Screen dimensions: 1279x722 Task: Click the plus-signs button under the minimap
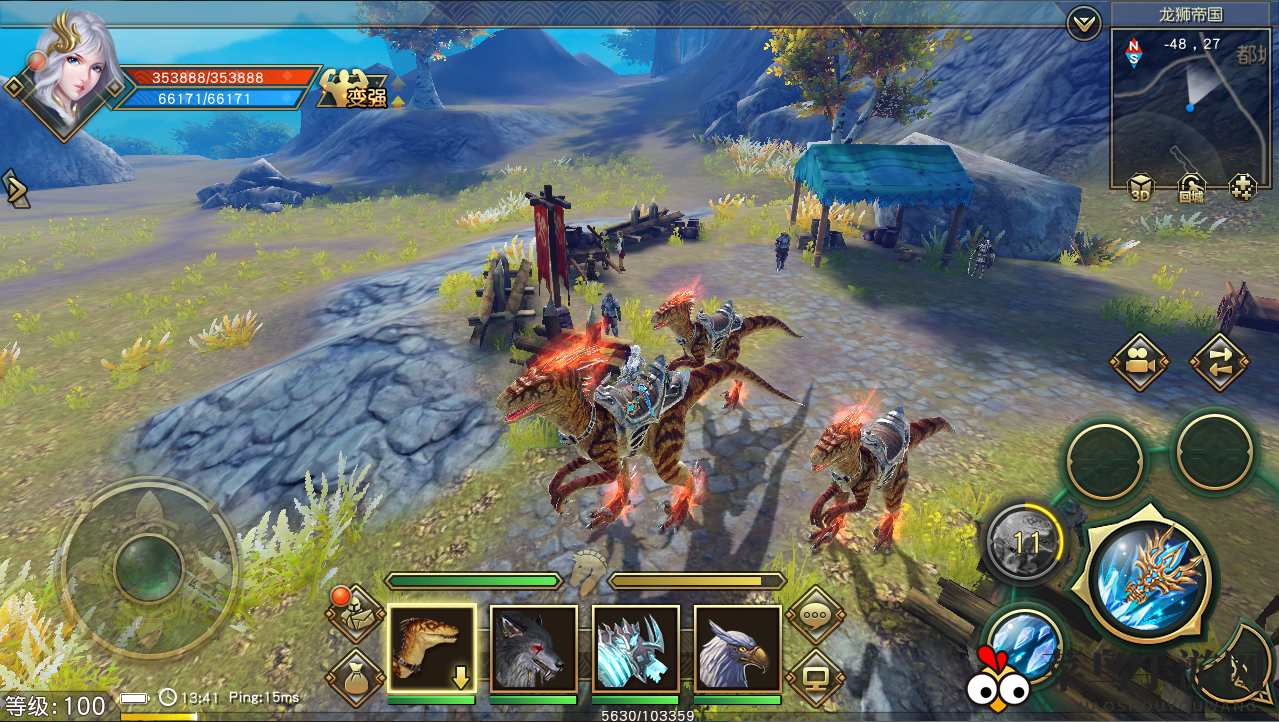(1243, 187)
